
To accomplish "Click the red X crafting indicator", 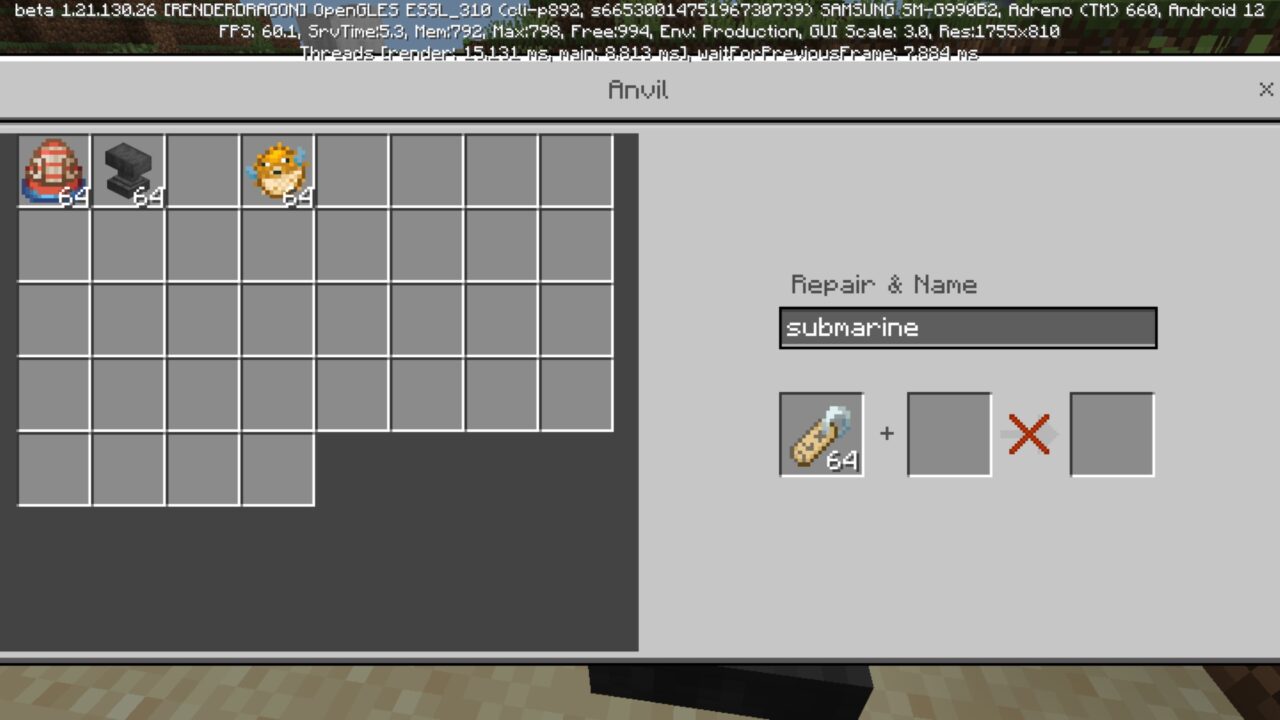I will click(x=1029, y=433).
